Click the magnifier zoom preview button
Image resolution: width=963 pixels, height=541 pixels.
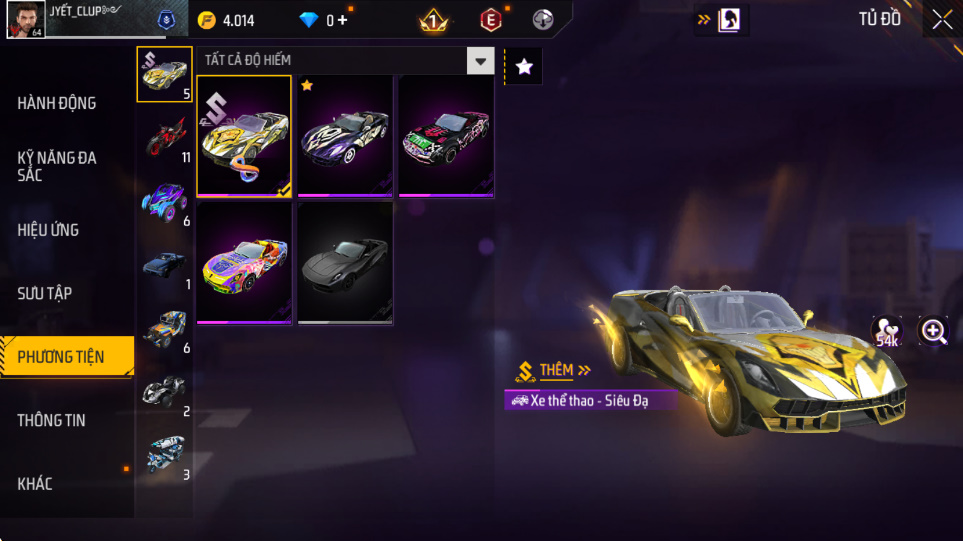click(934, 331)
